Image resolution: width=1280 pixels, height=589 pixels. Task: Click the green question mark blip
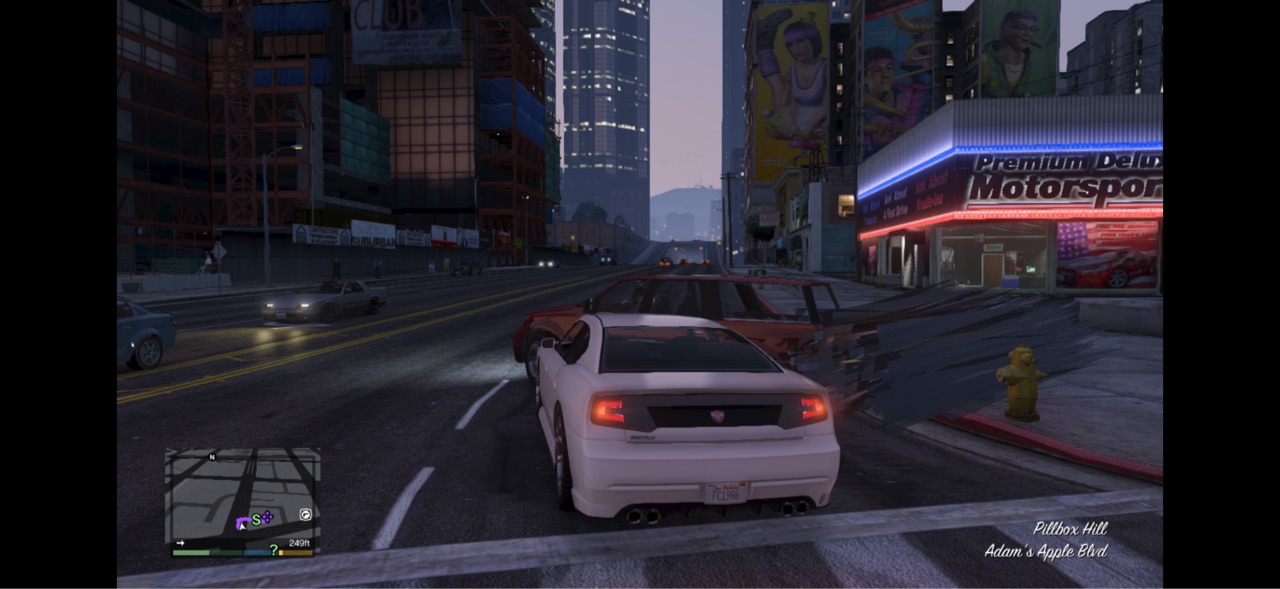pos(273,549)
